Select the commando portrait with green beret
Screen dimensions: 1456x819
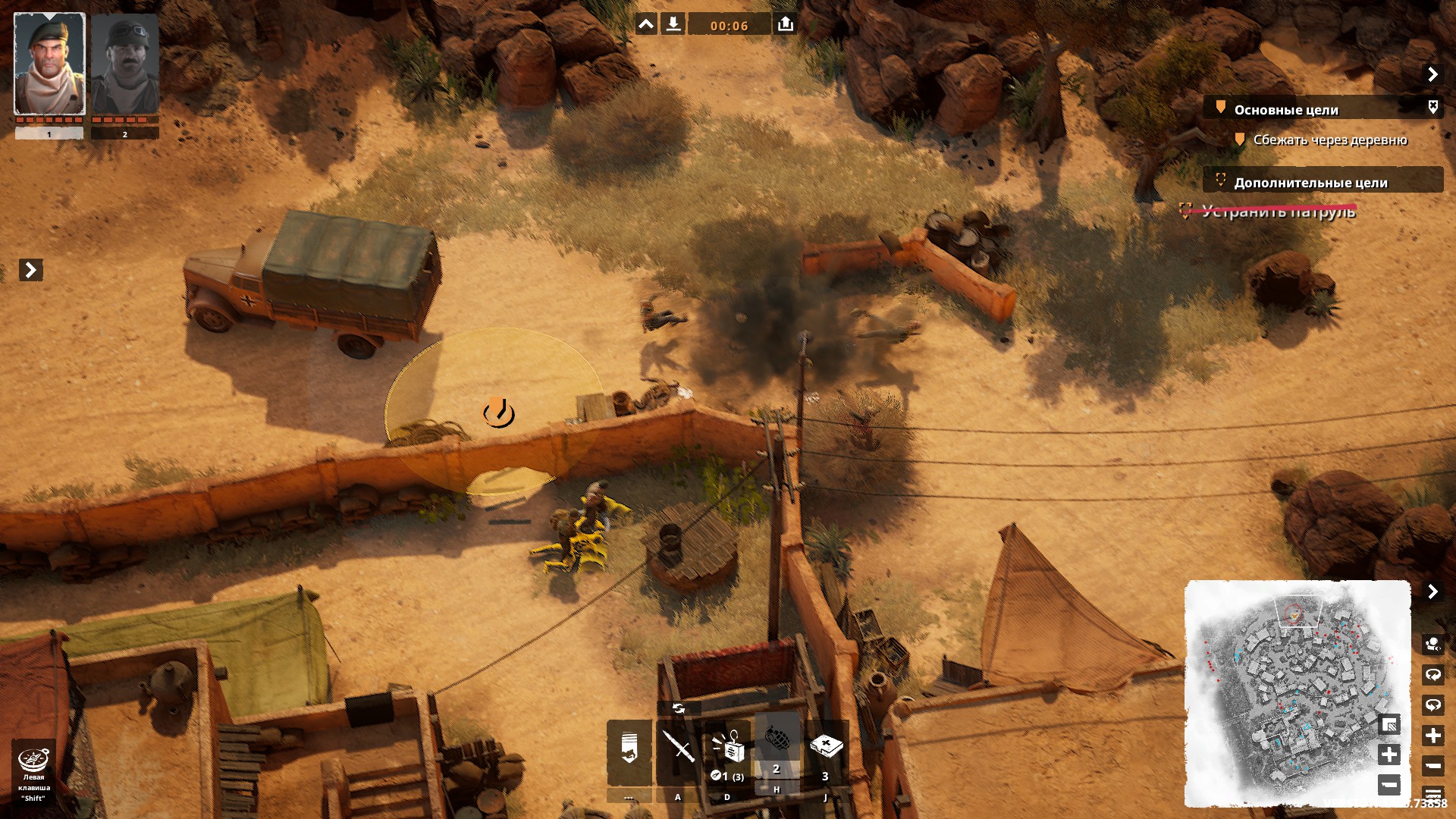click(49, 64)
